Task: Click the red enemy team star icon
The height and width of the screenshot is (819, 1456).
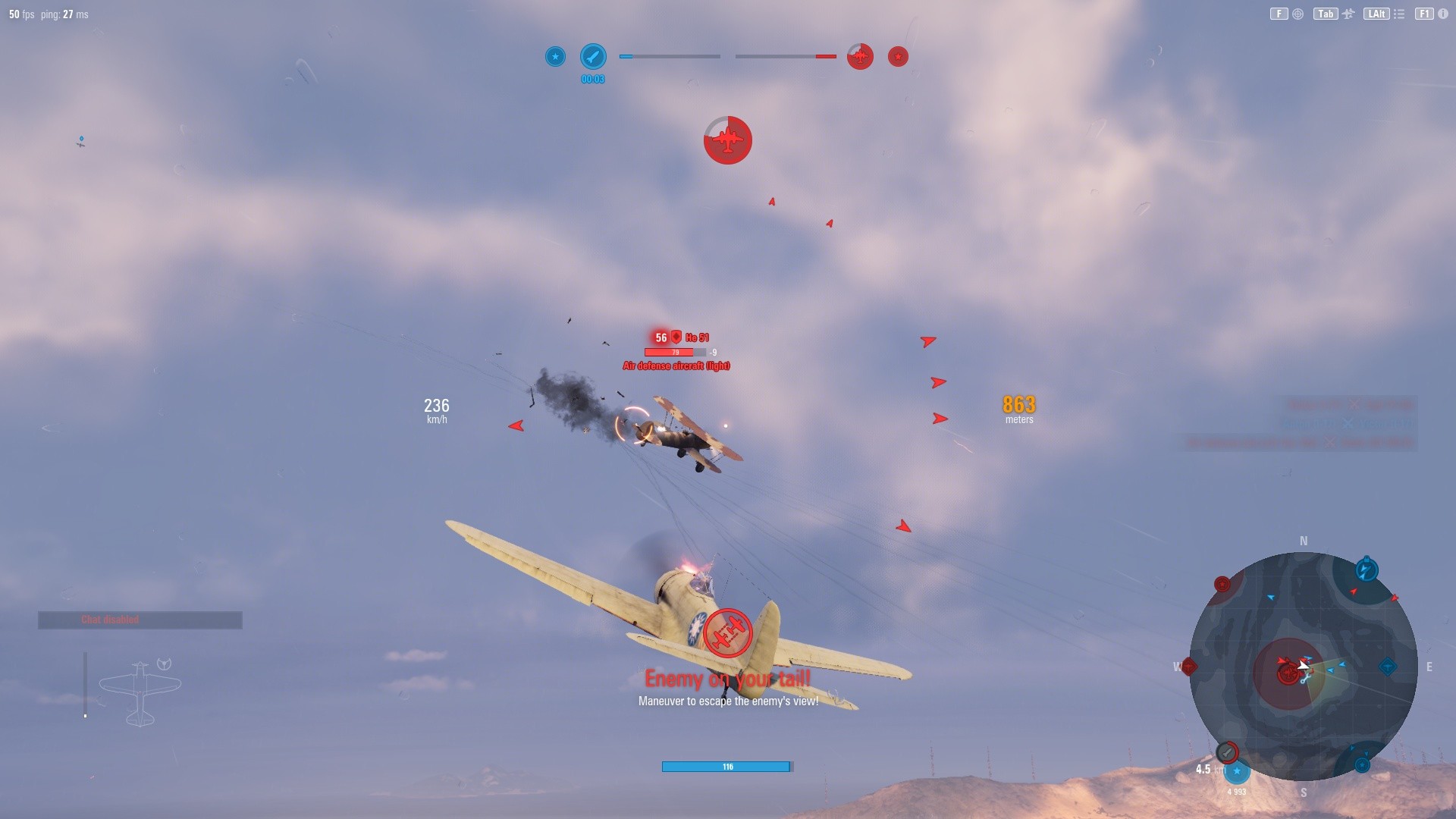Action: point(898,56)
